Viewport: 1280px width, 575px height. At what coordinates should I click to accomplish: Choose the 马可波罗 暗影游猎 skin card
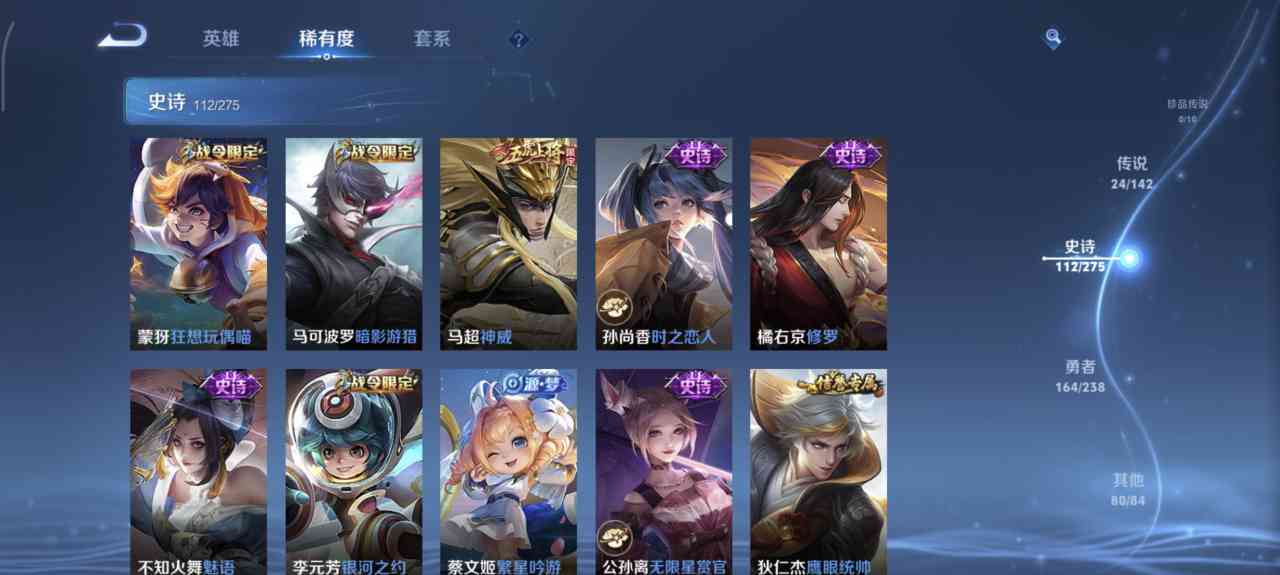tap(353, 244)
